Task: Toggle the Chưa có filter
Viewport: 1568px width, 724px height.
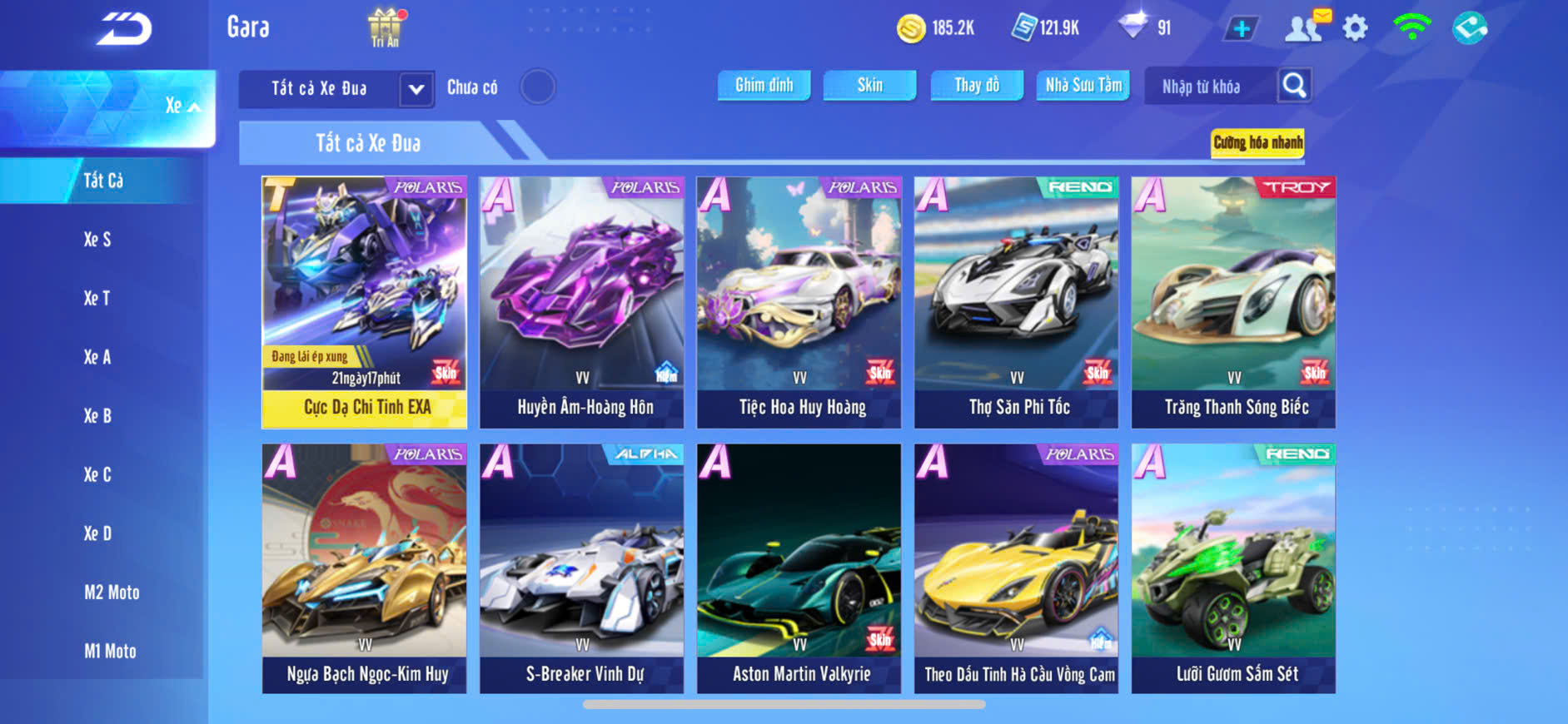Action: pos(537,87)
